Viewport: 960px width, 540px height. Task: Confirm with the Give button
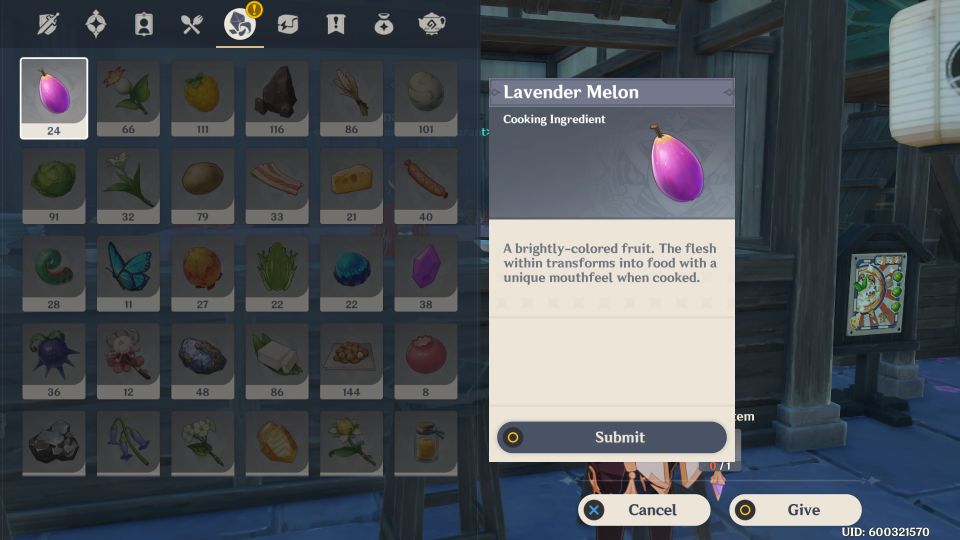[x=795, y=510]
